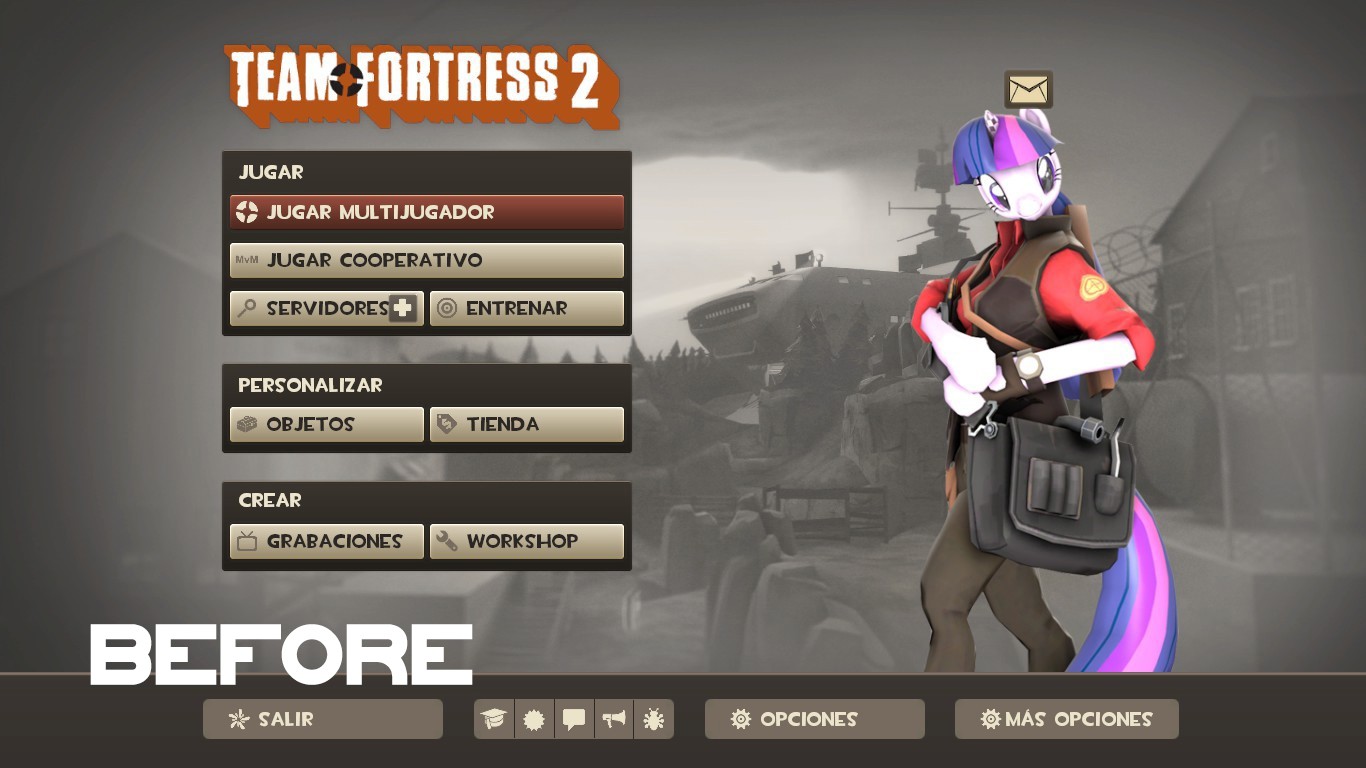1366x768 pixels.
Task: Click the graduation cap coaching icon
Action: point(493,718)
